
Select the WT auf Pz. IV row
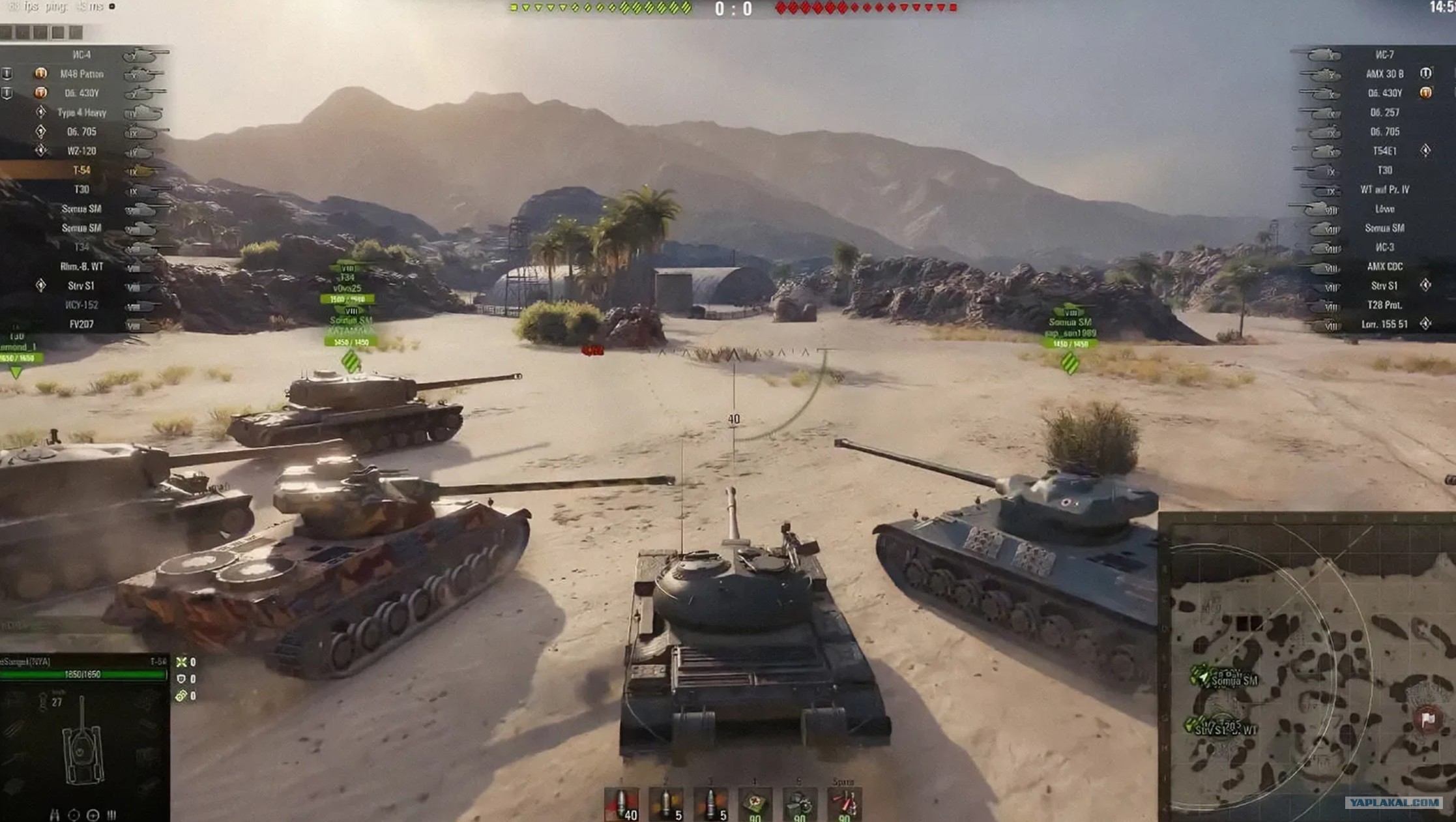1384,190
